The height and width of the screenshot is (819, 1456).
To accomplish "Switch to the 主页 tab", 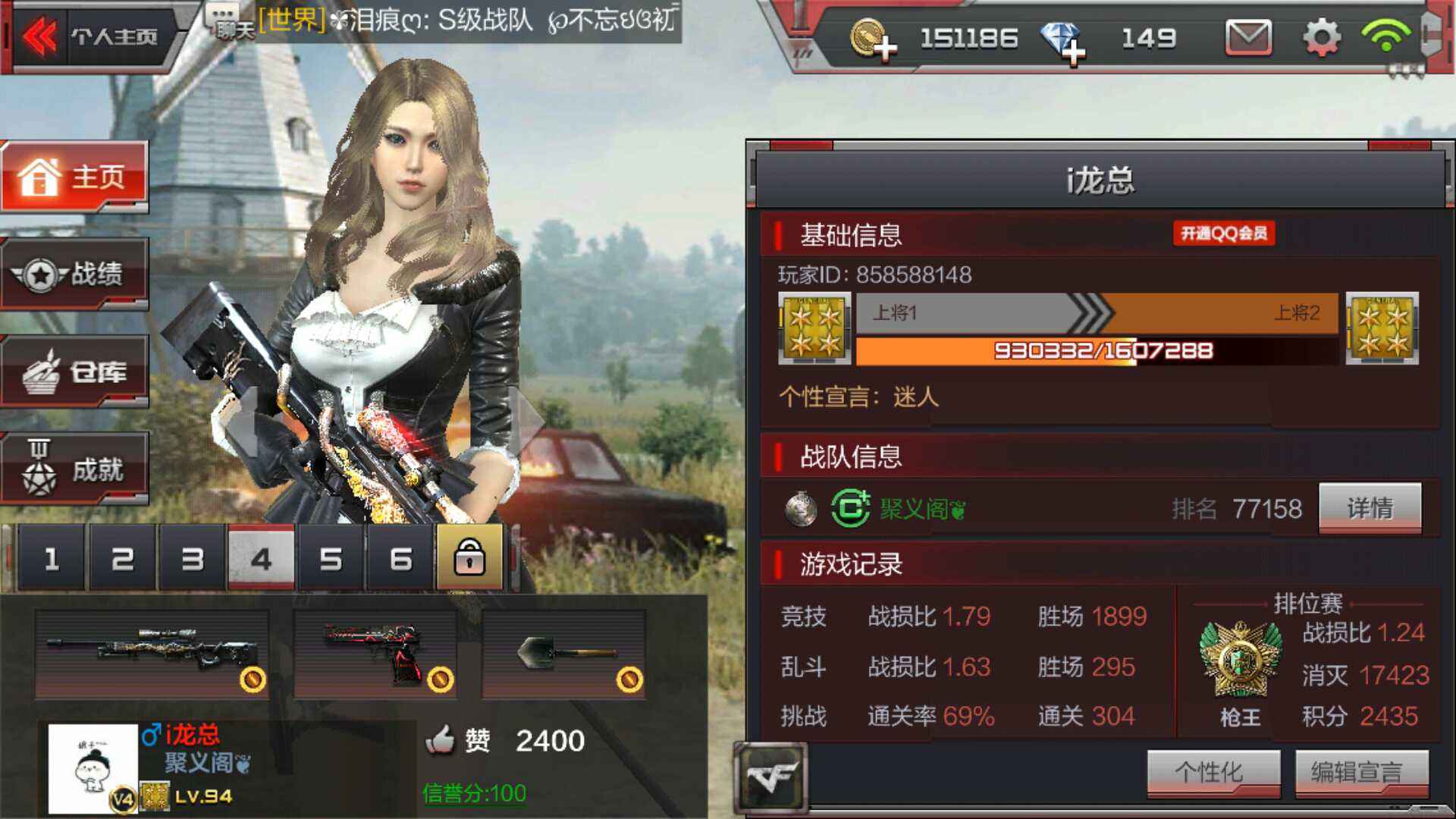I will (74, 177).
